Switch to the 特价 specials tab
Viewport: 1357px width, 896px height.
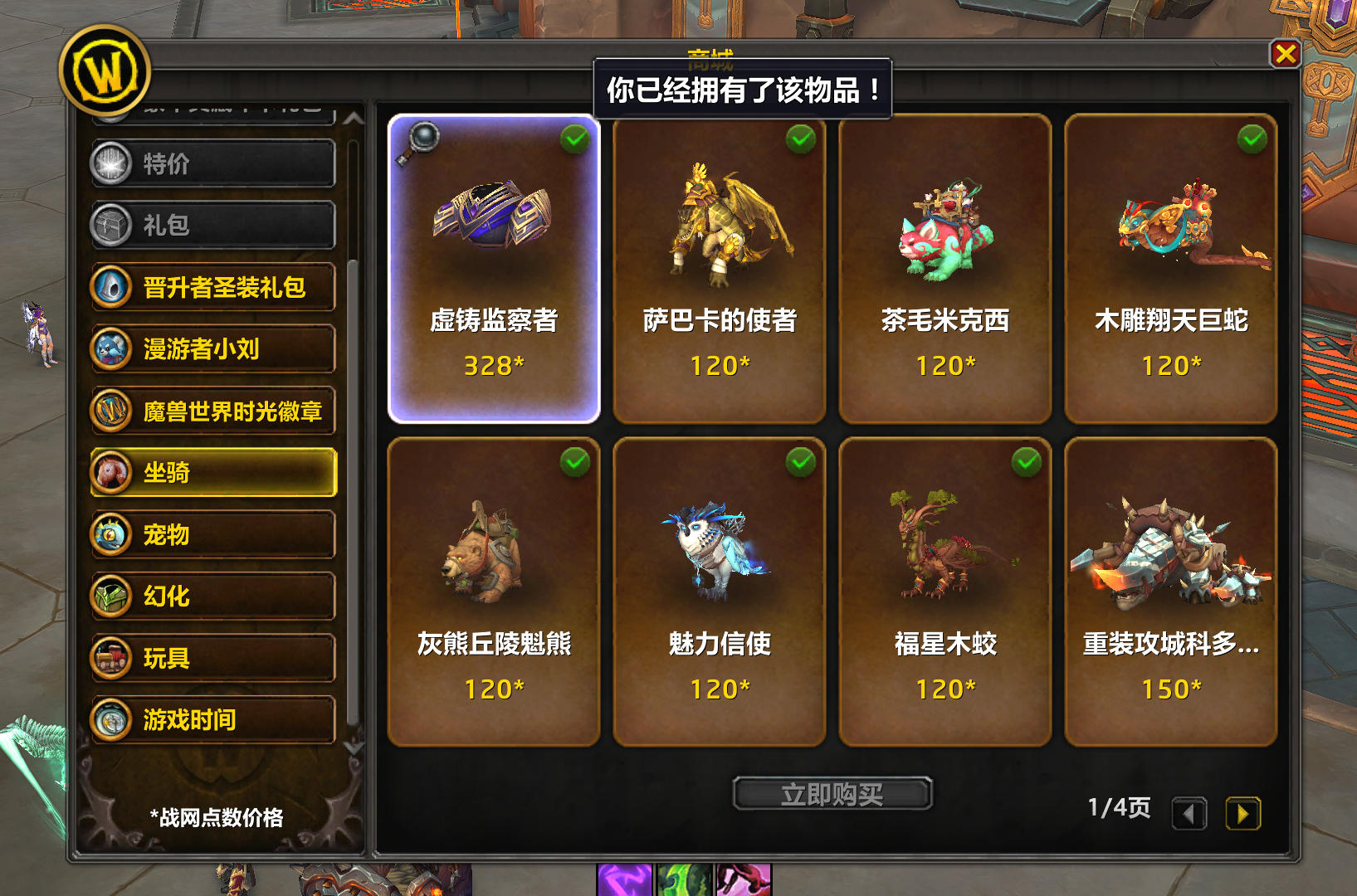coord(212,163)
